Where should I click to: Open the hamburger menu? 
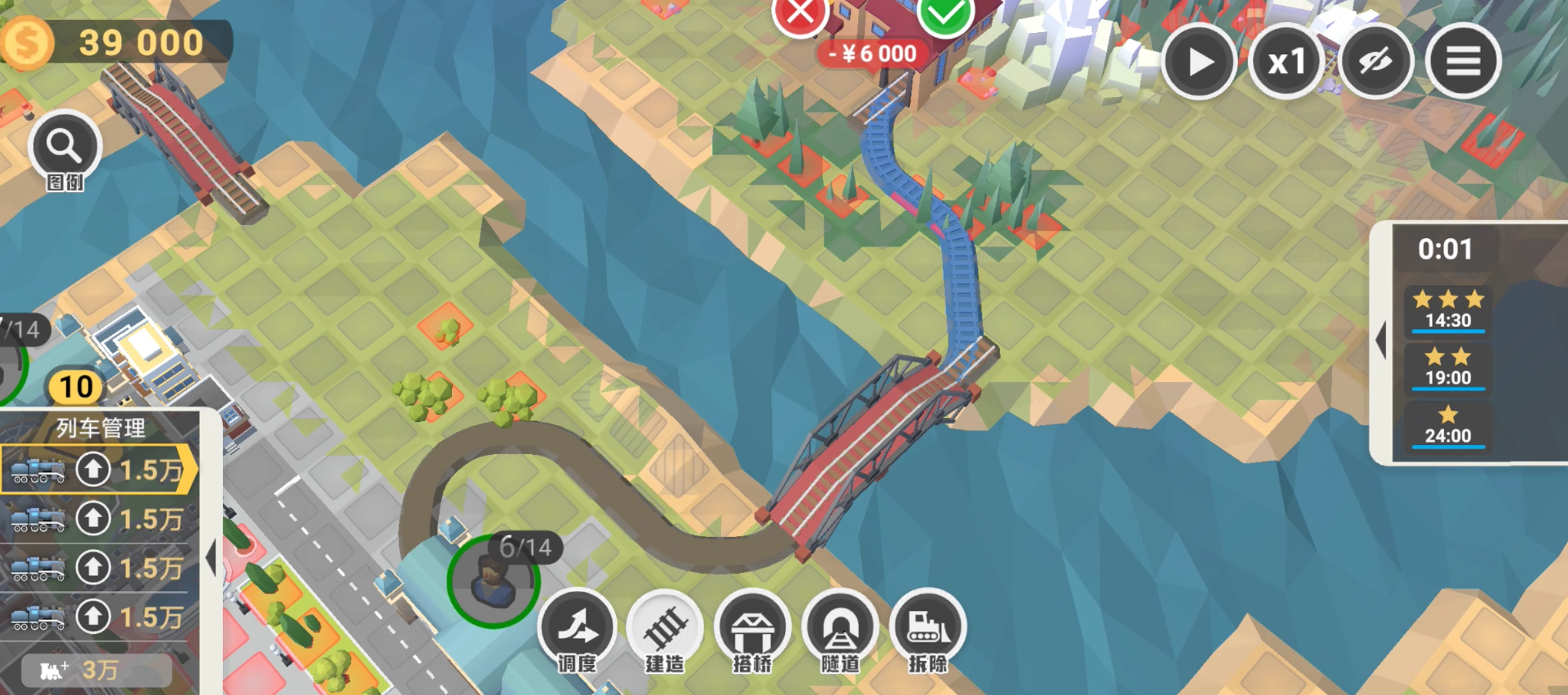pyautogui.click(x=1463, y=62)
